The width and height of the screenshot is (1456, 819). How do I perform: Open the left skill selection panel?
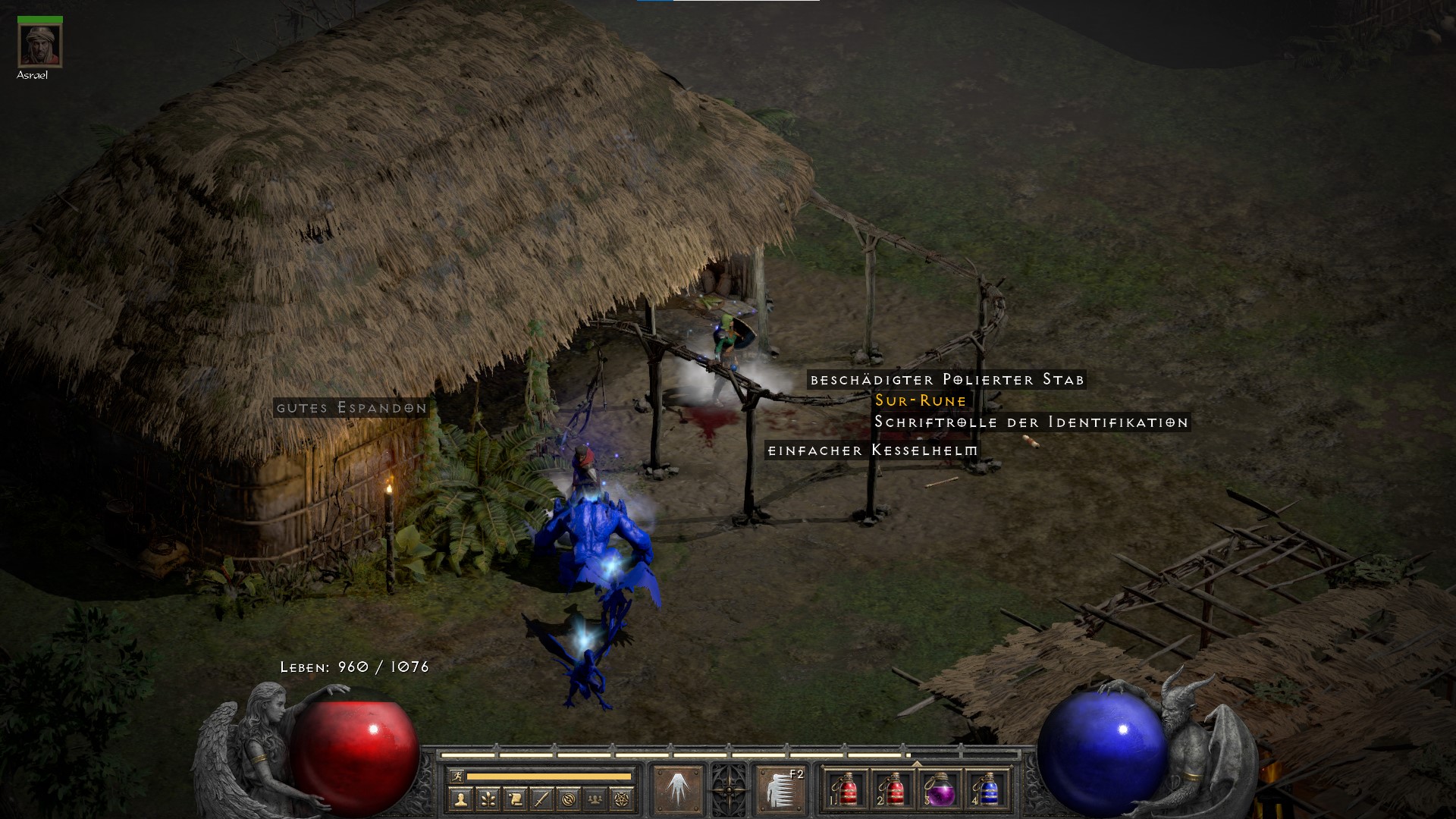tap(679, 791)
